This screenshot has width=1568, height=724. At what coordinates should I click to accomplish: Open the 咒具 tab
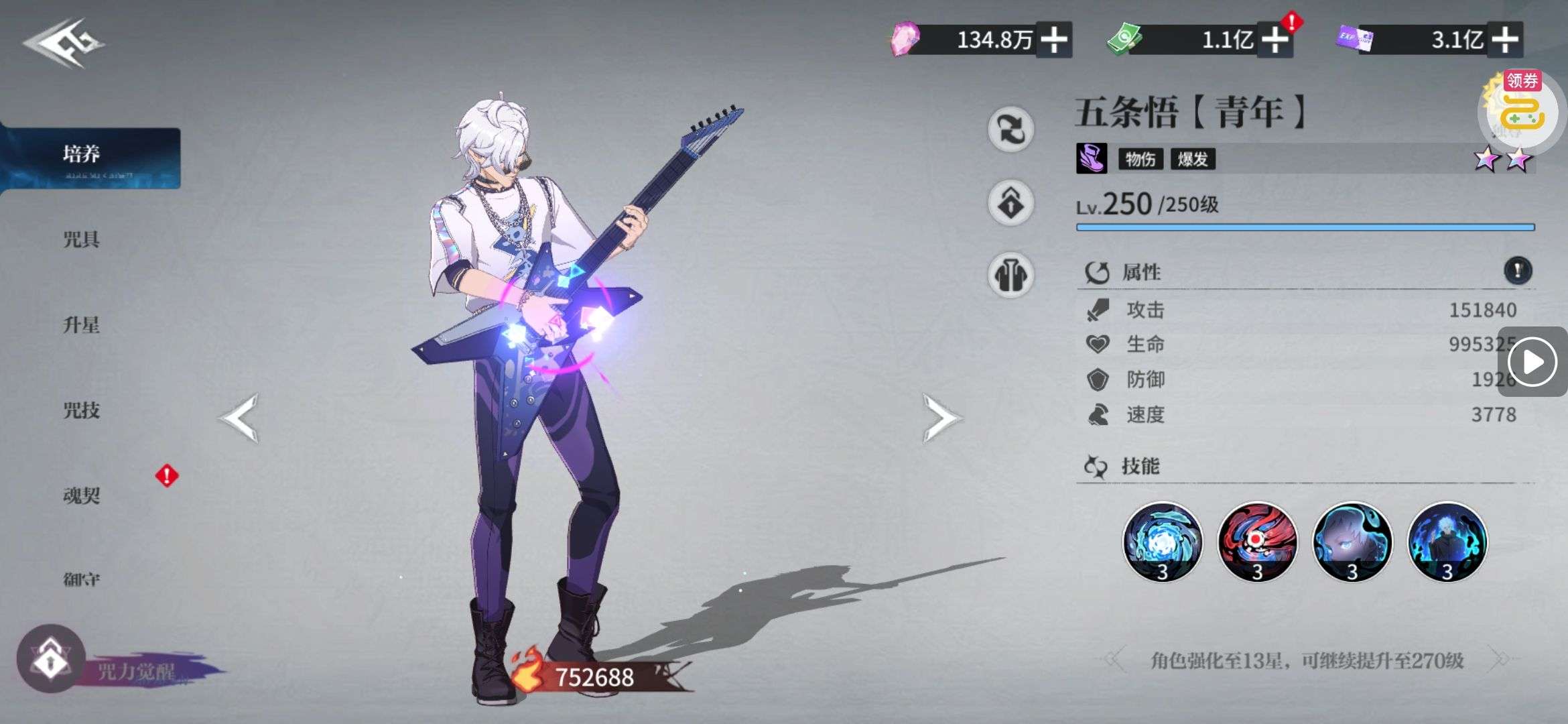[82, 239]
